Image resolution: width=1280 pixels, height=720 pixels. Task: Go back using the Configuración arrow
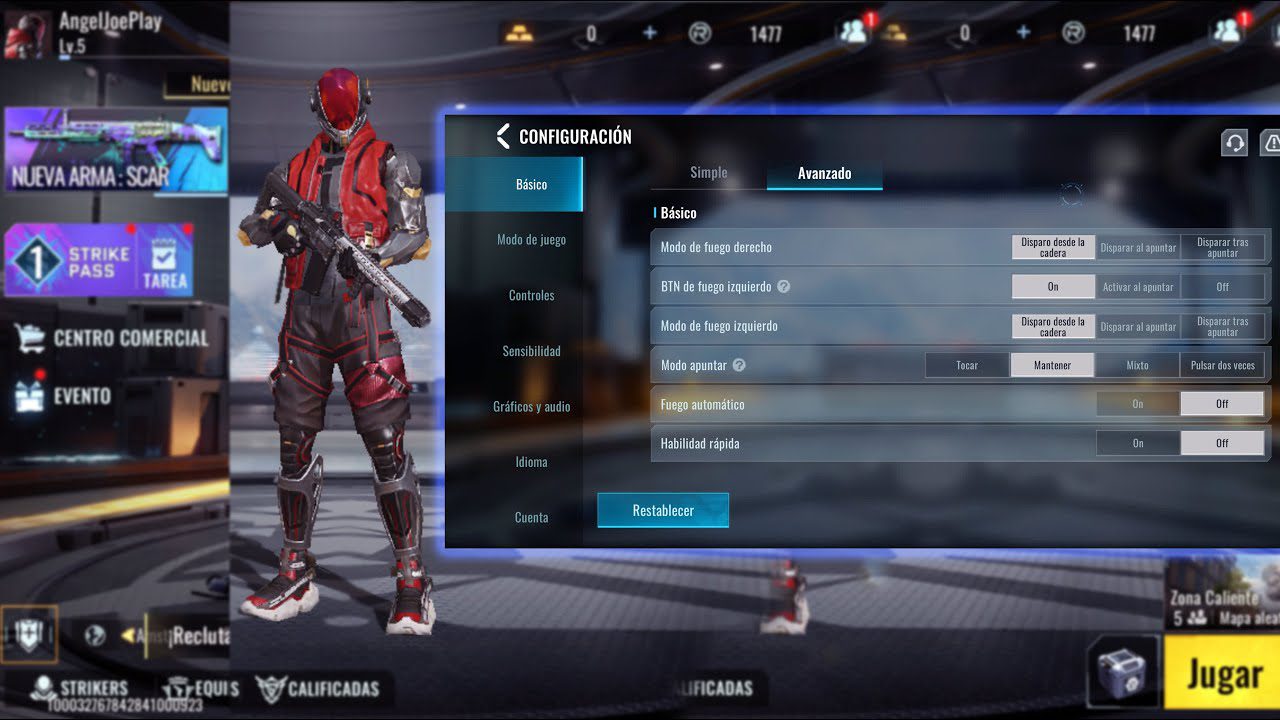(503, 136)
